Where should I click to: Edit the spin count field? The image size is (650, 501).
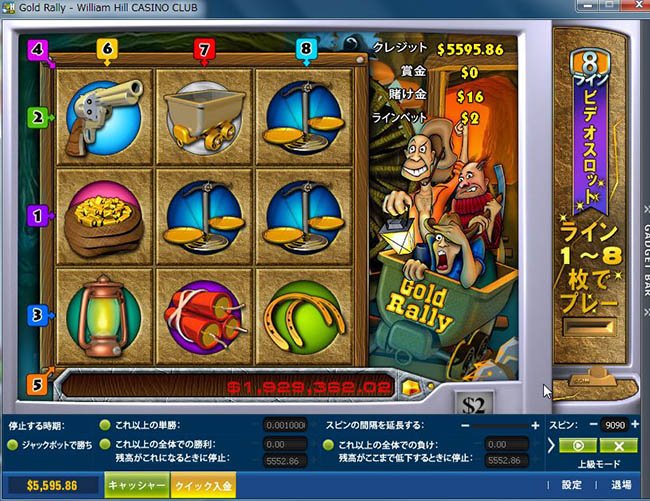tap(616, 425)
